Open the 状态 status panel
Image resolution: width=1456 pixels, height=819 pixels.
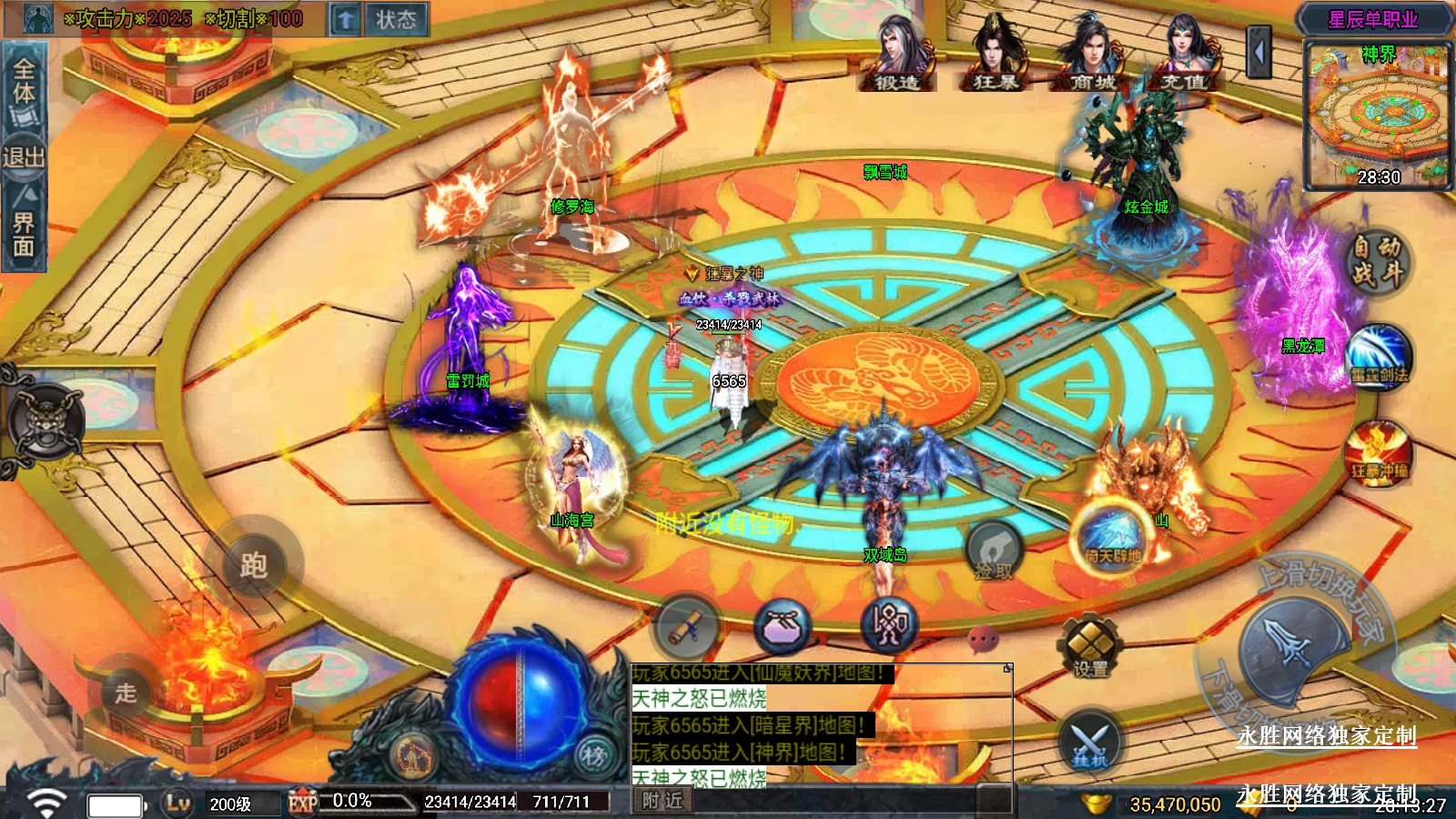click(x=396, y=19)
